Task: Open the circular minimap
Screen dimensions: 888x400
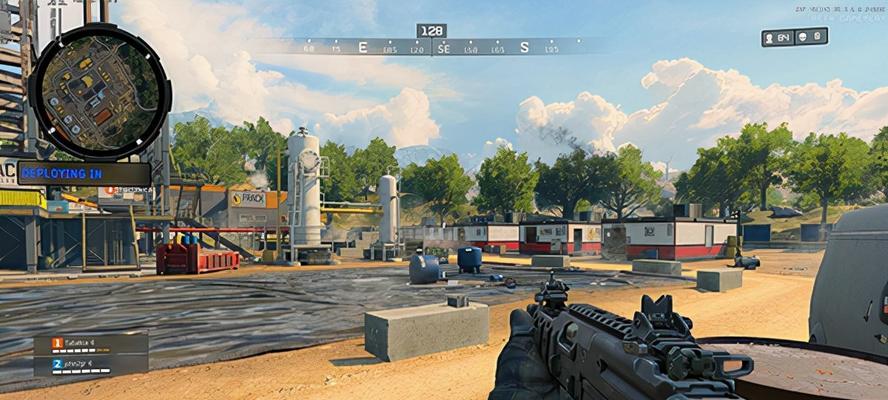Action: (x=99, y=90)
